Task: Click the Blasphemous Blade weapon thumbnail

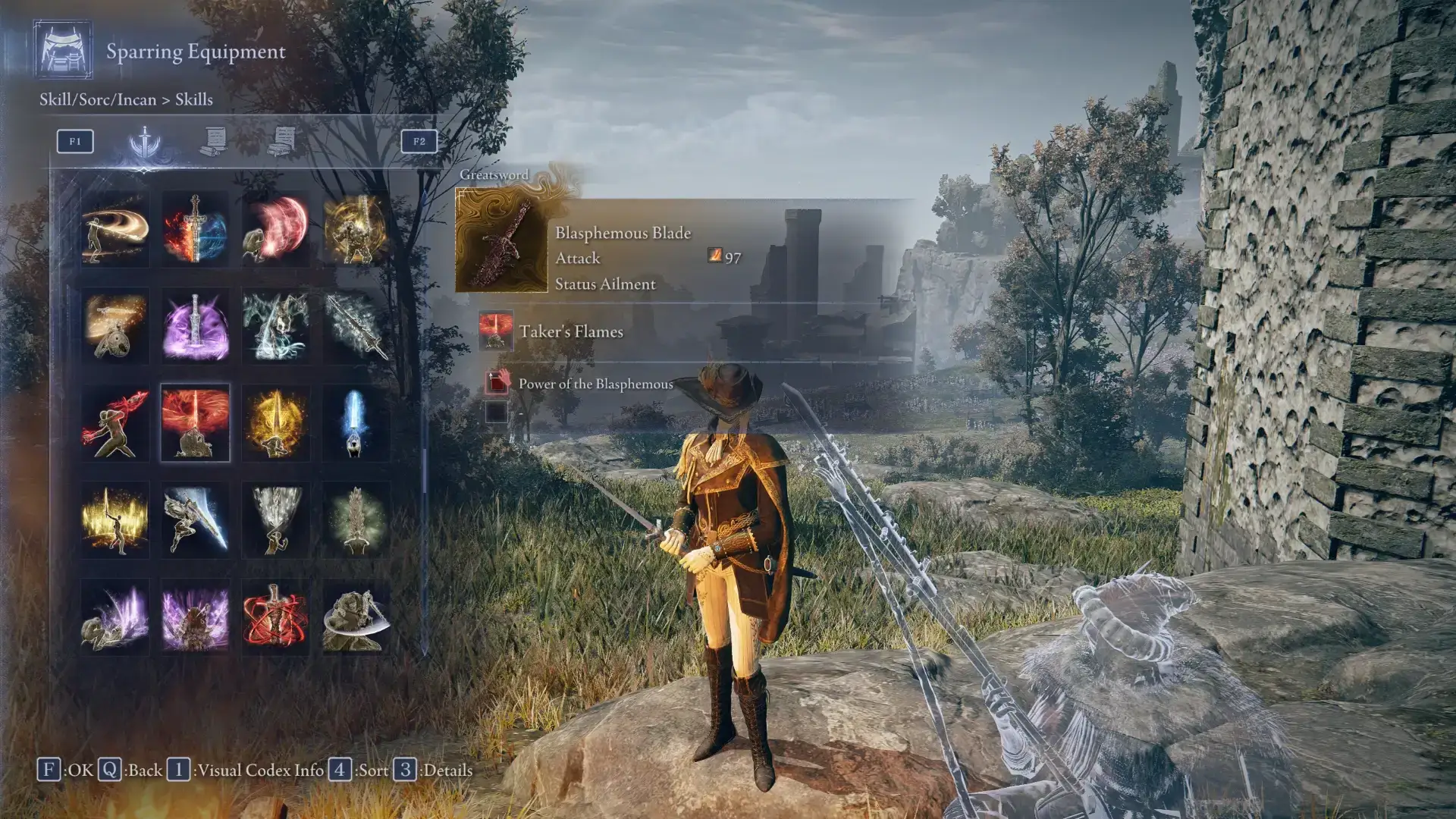Action: (501, 241)
